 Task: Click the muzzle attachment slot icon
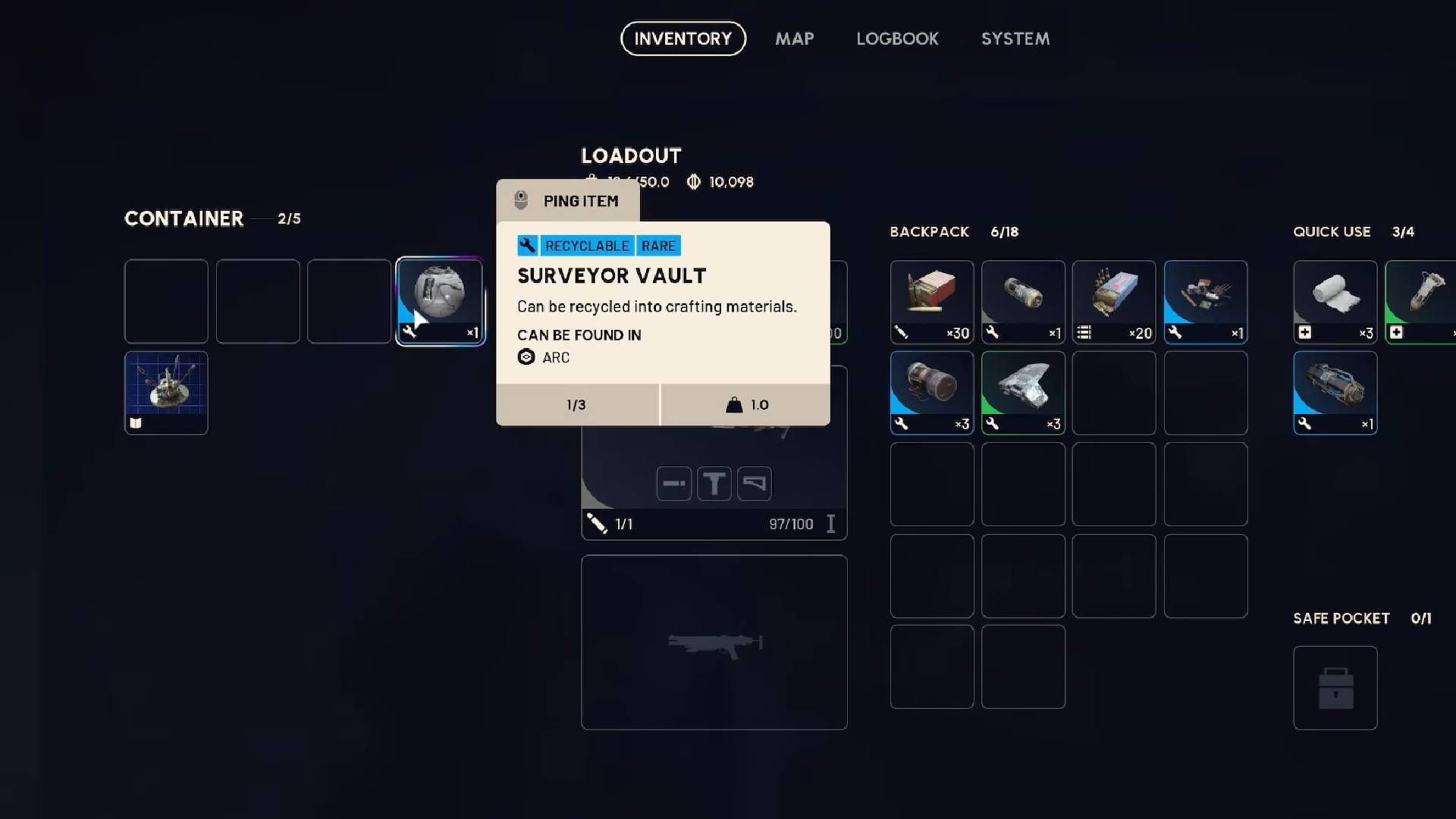[673, 483]
